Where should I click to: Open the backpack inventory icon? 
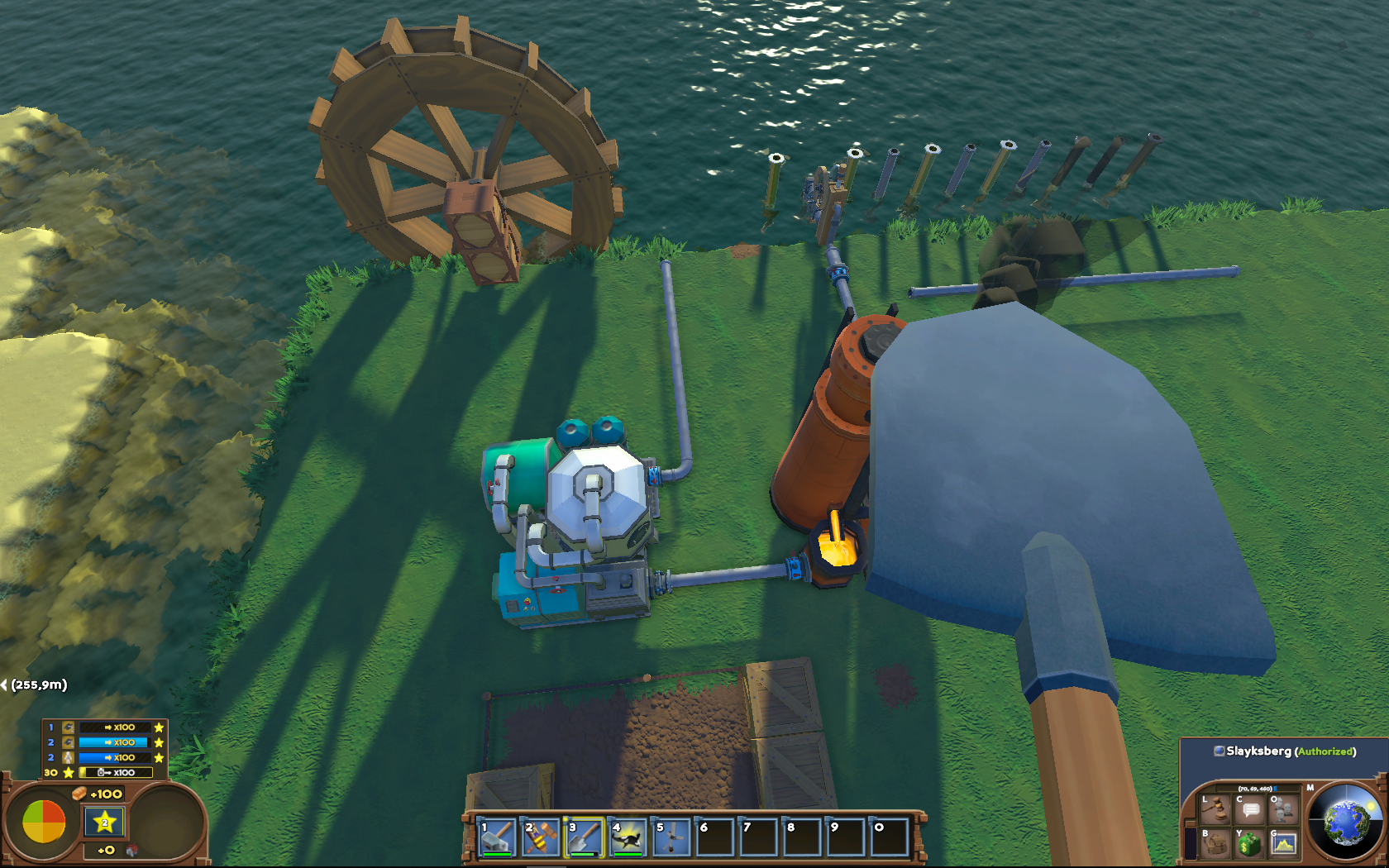coord(1215,843)
